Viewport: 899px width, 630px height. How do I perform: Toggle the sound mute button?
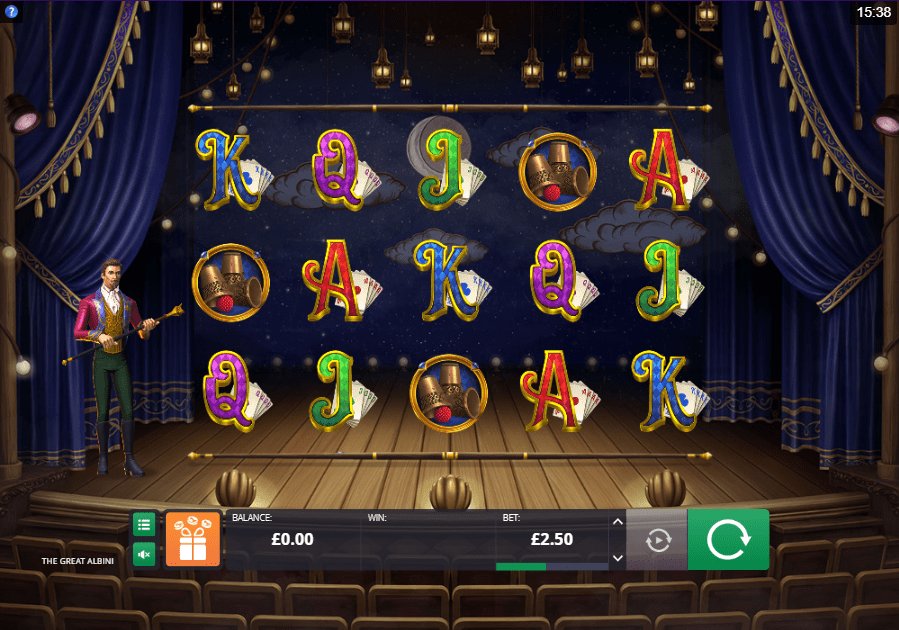point(144,554)
